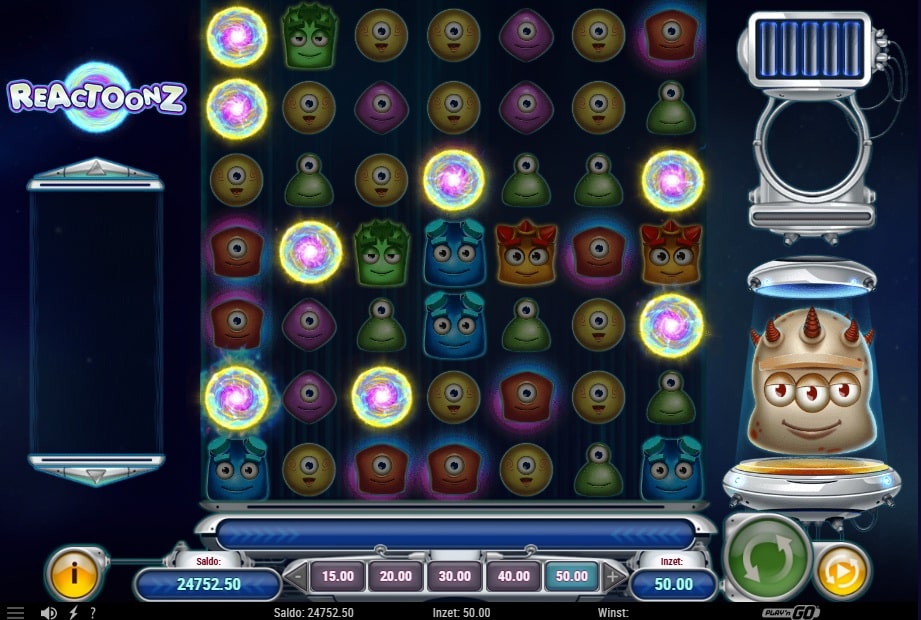Open help with the question mark icon
Viewport: 921px width, 620px height.
92,612
